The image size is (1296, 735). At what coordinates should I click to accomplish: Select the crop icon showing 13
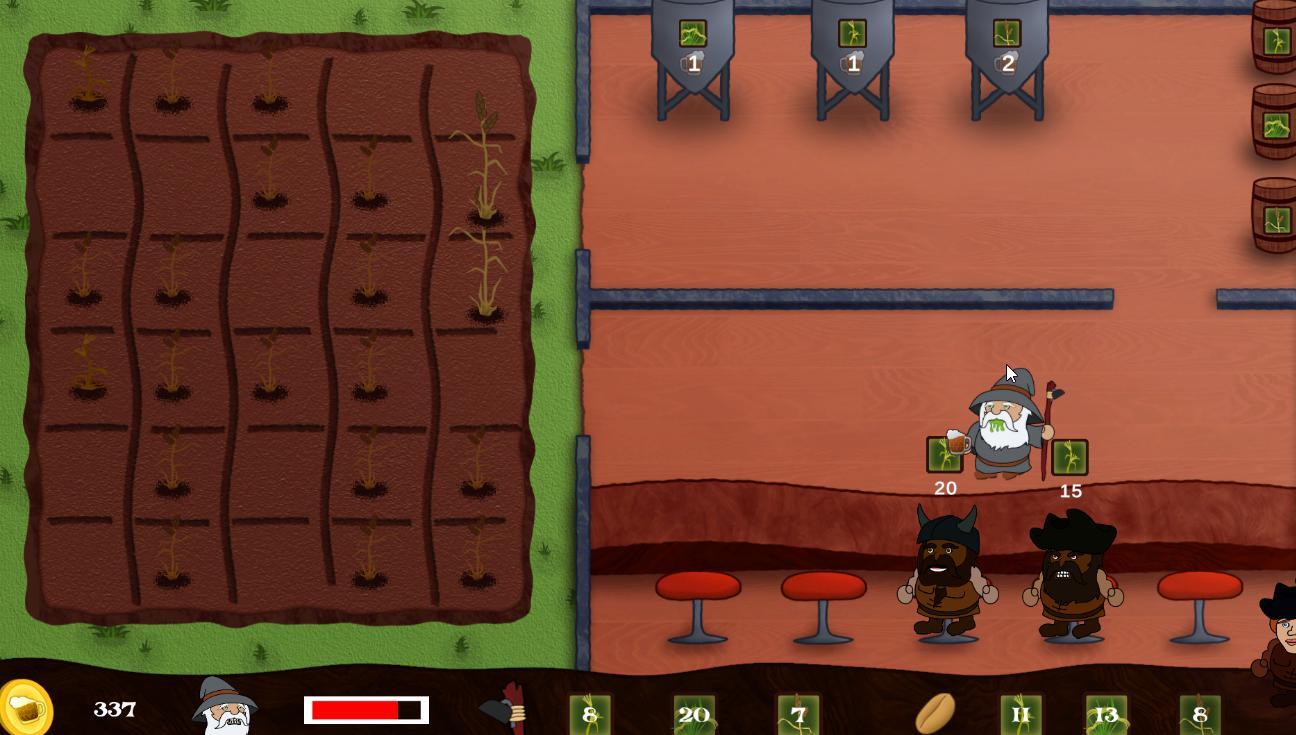click(x=1104, y=712)
